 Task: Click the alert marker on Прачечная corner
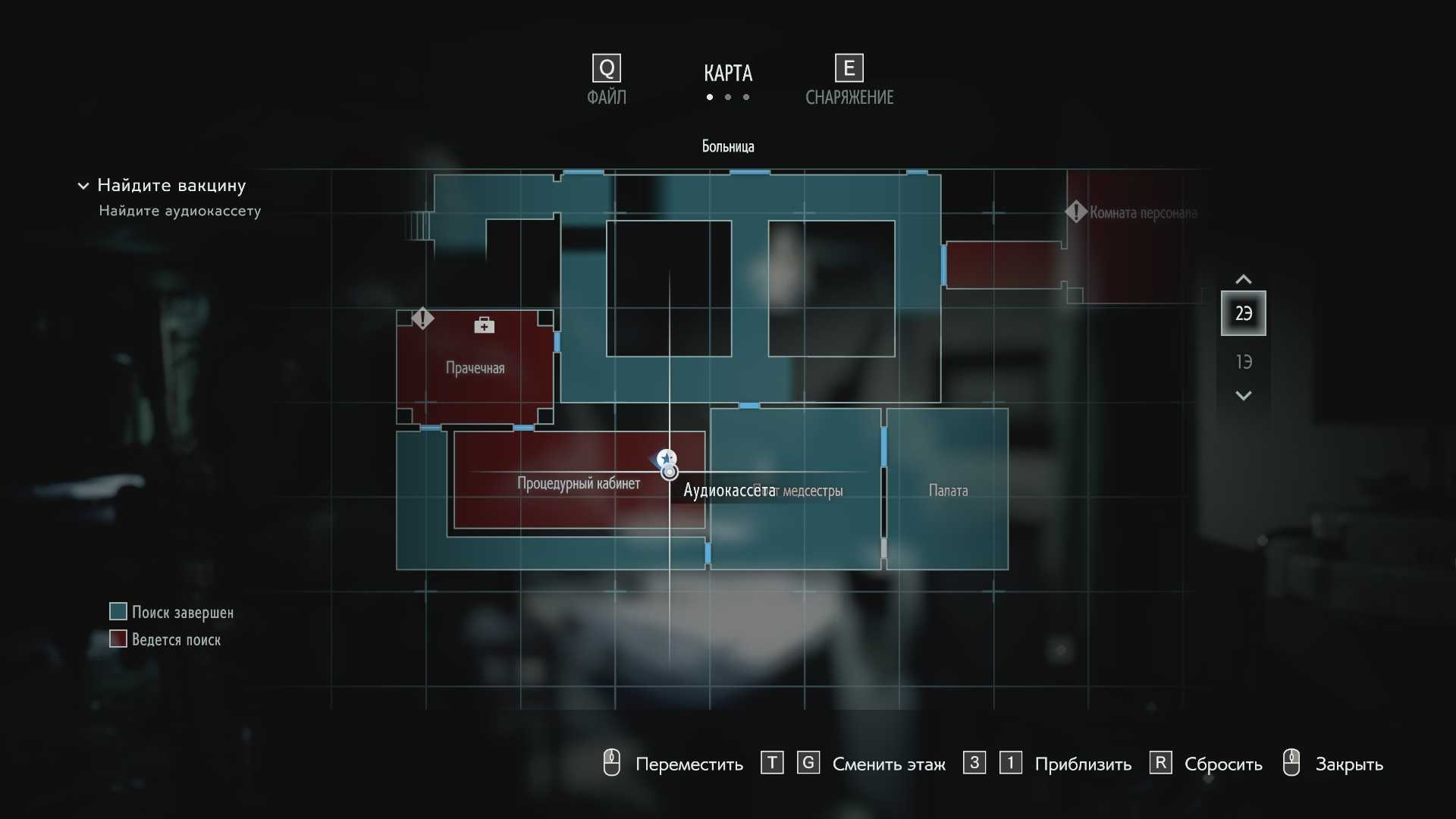coord(422,318)
